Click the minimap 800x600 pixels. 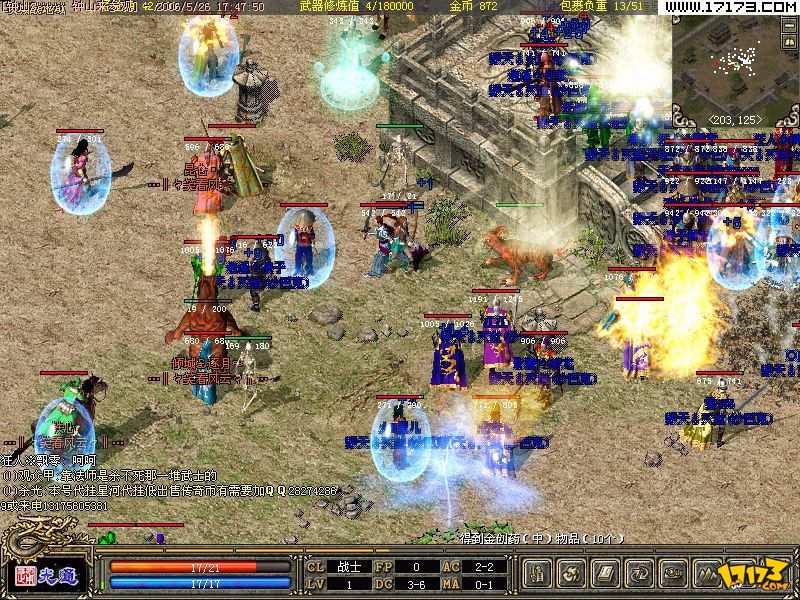tap(735, 63)
